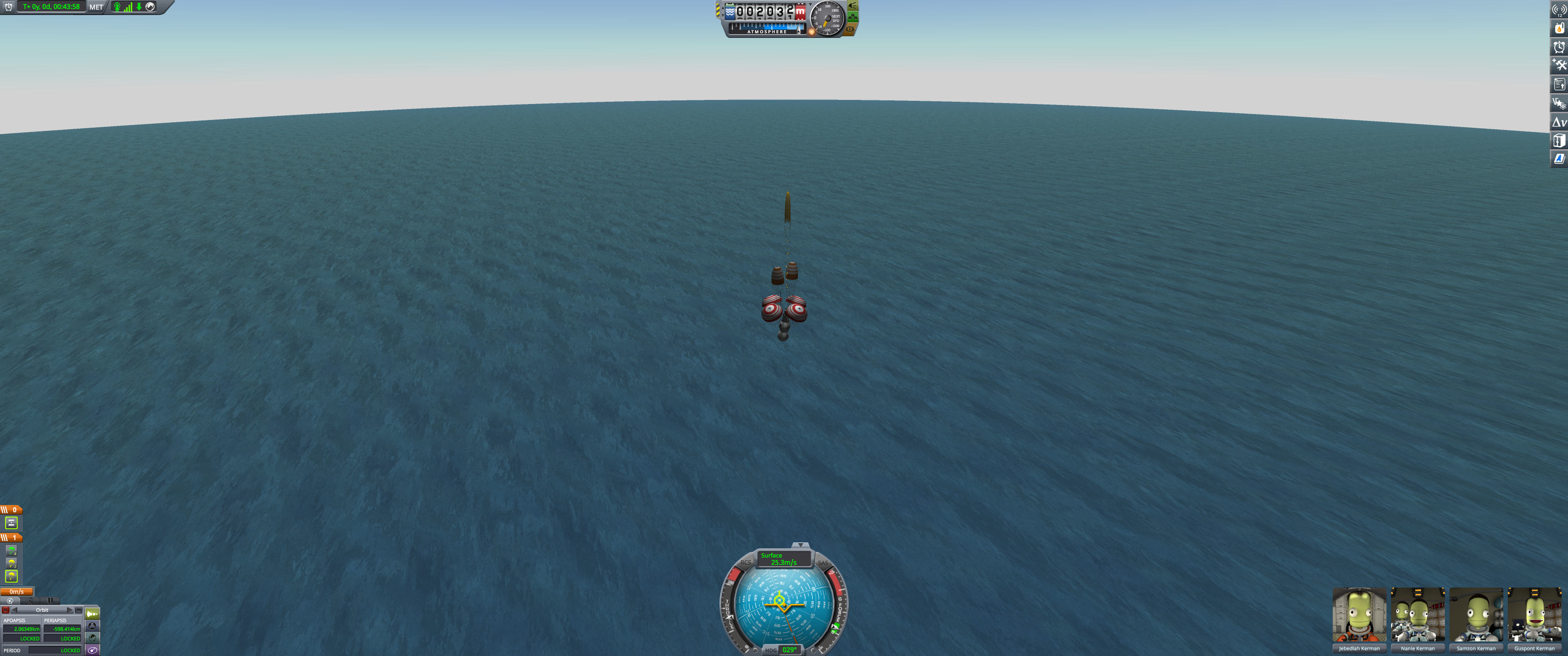Close the Orbit info panel
This screenshot has width=1568, height=656.
[5, 610]
